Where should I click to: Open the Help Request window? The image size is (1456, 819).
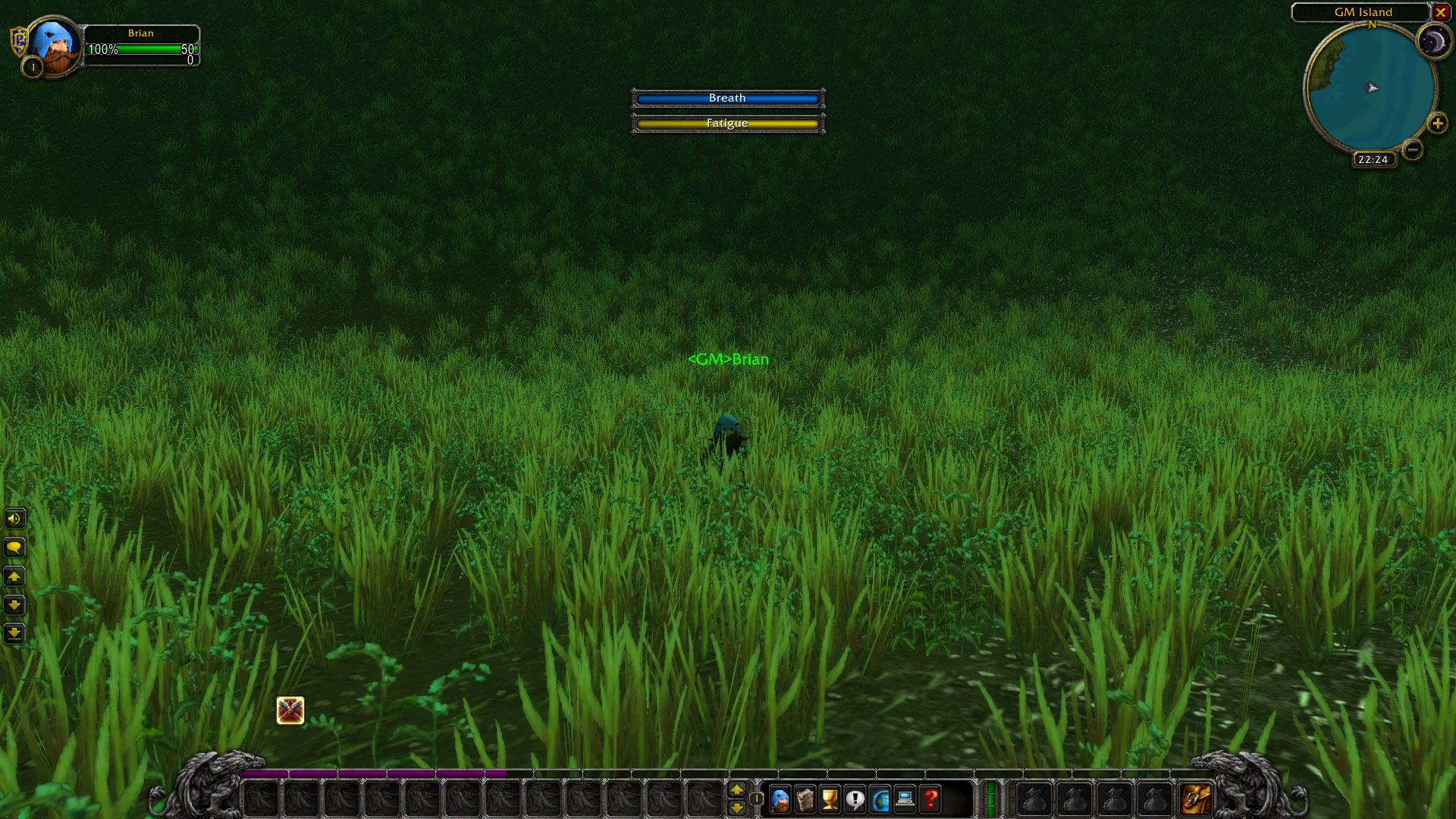coord(930,799)
